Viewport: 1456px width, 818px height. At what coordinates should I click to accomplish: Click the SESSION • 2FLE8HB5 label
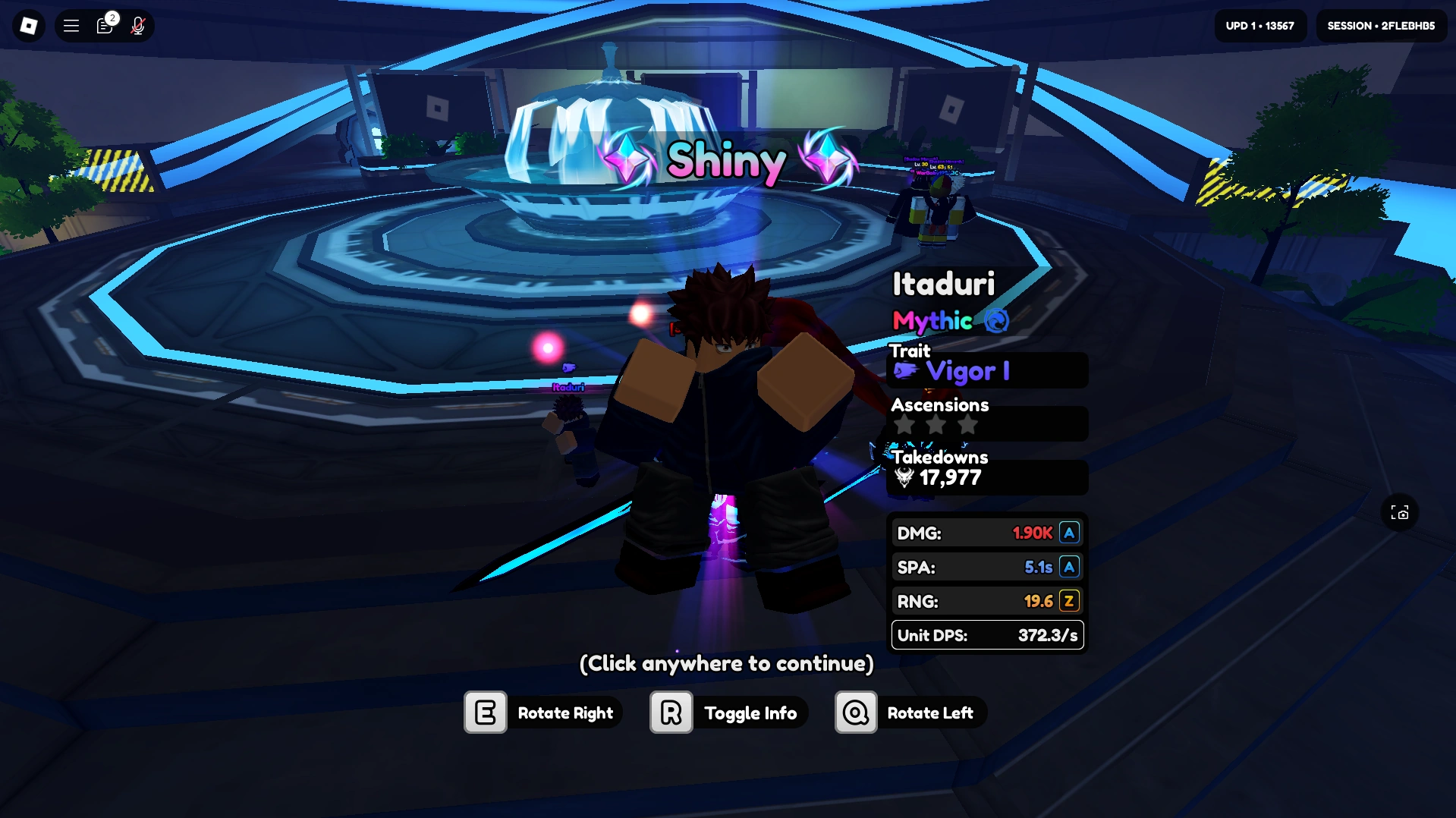pos(1380,25)
